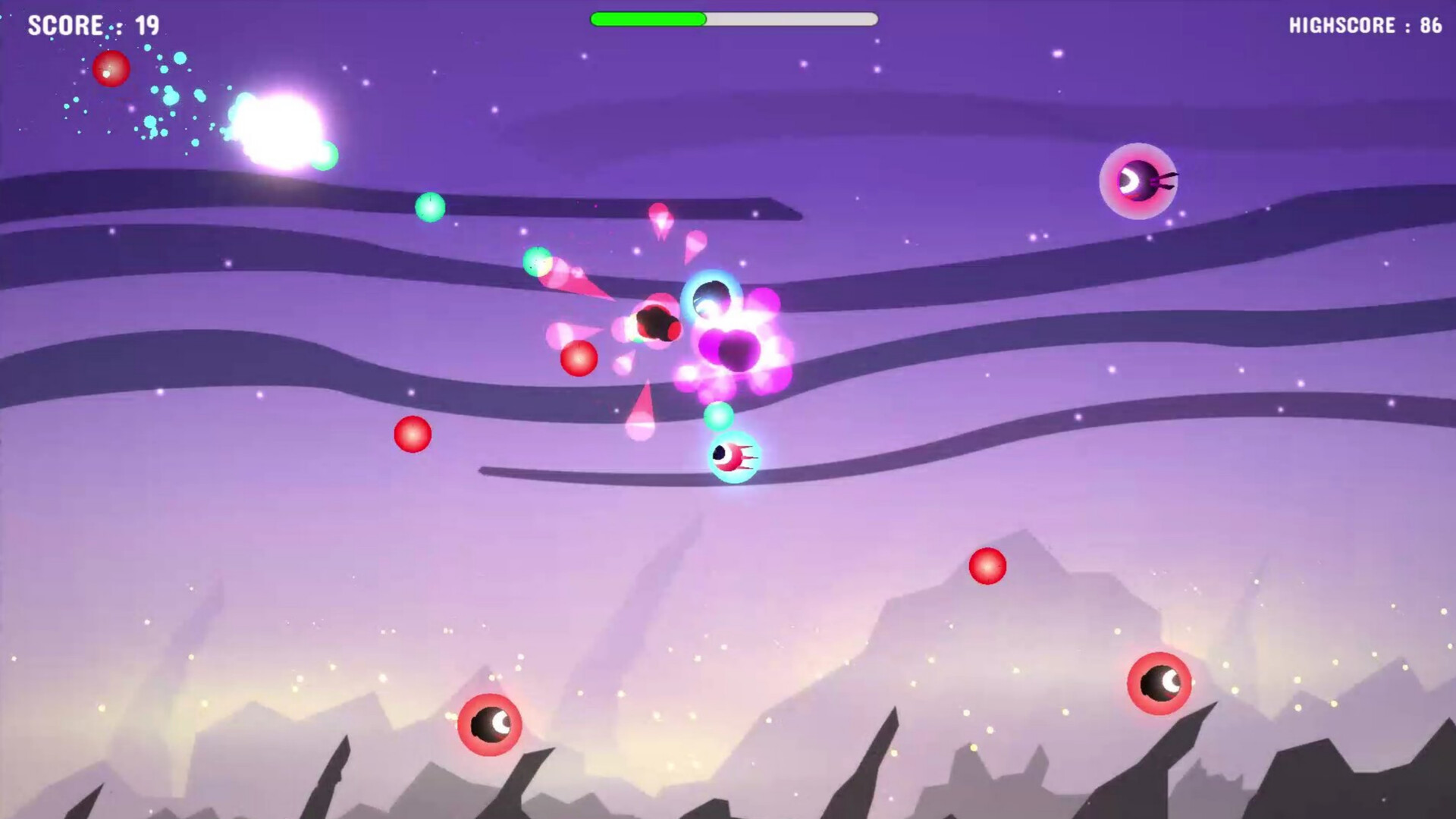1456x819 pixels.
Task: Select the green orb near the white flash
Action: pyautogui.click(x=326, y=155)
